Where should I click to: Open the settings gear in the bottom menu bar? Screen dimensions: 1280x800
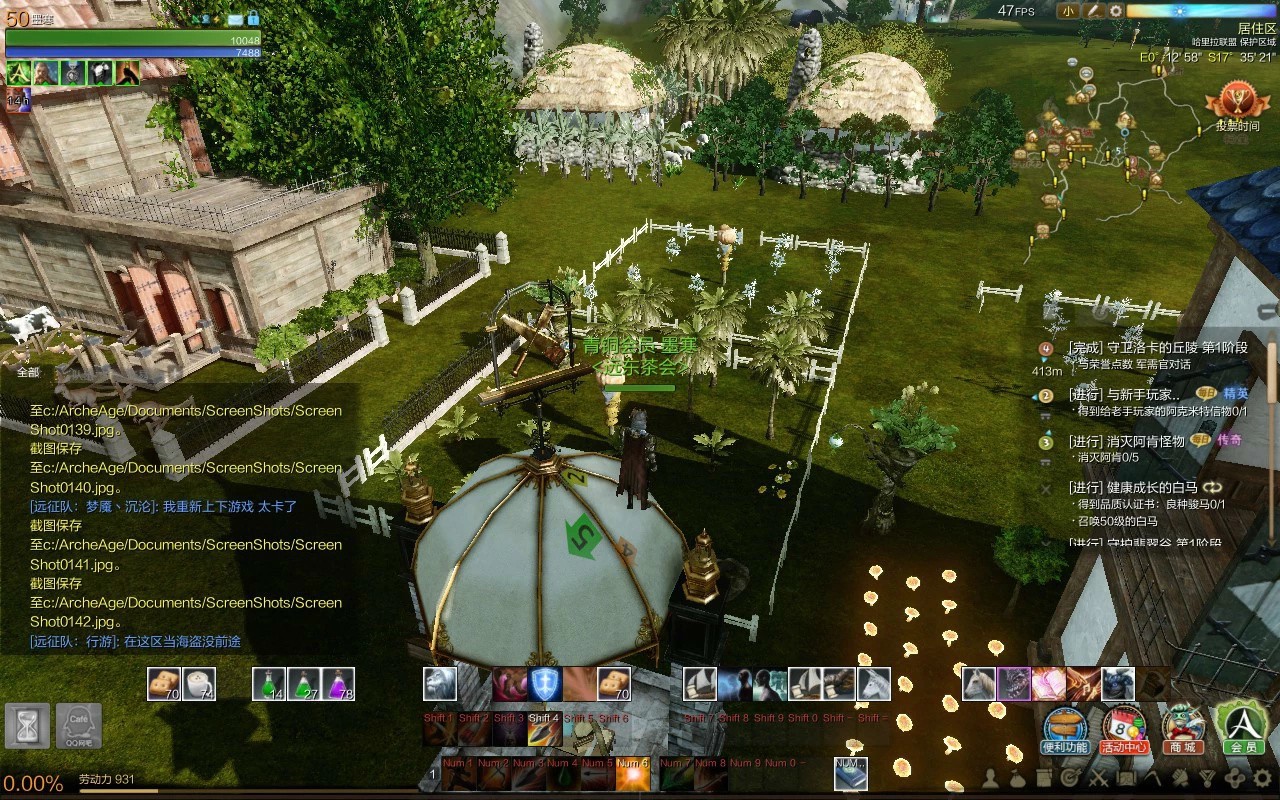pos(1263,777)
